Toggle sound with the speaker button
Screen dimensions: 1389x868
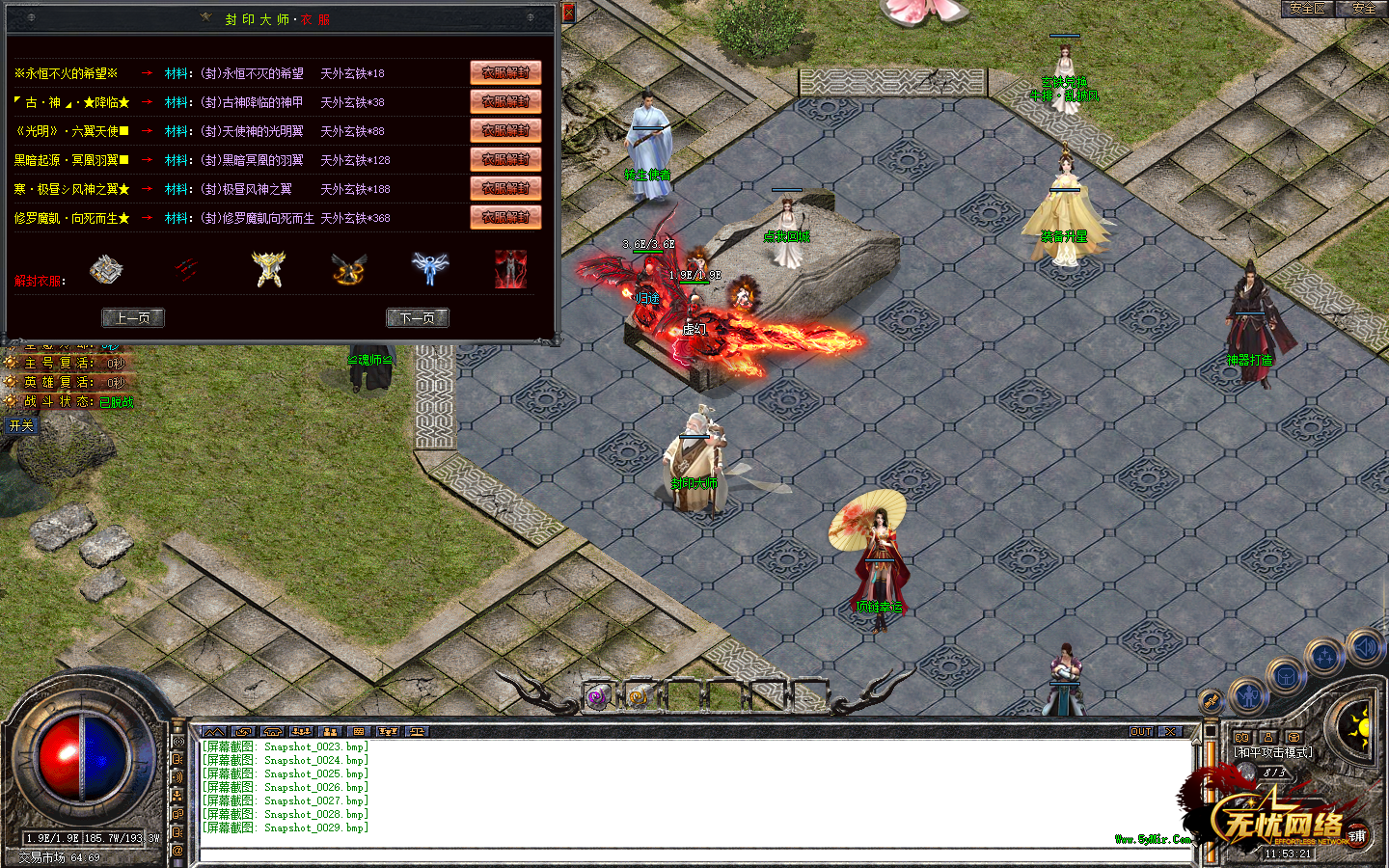click(1365, 646)
